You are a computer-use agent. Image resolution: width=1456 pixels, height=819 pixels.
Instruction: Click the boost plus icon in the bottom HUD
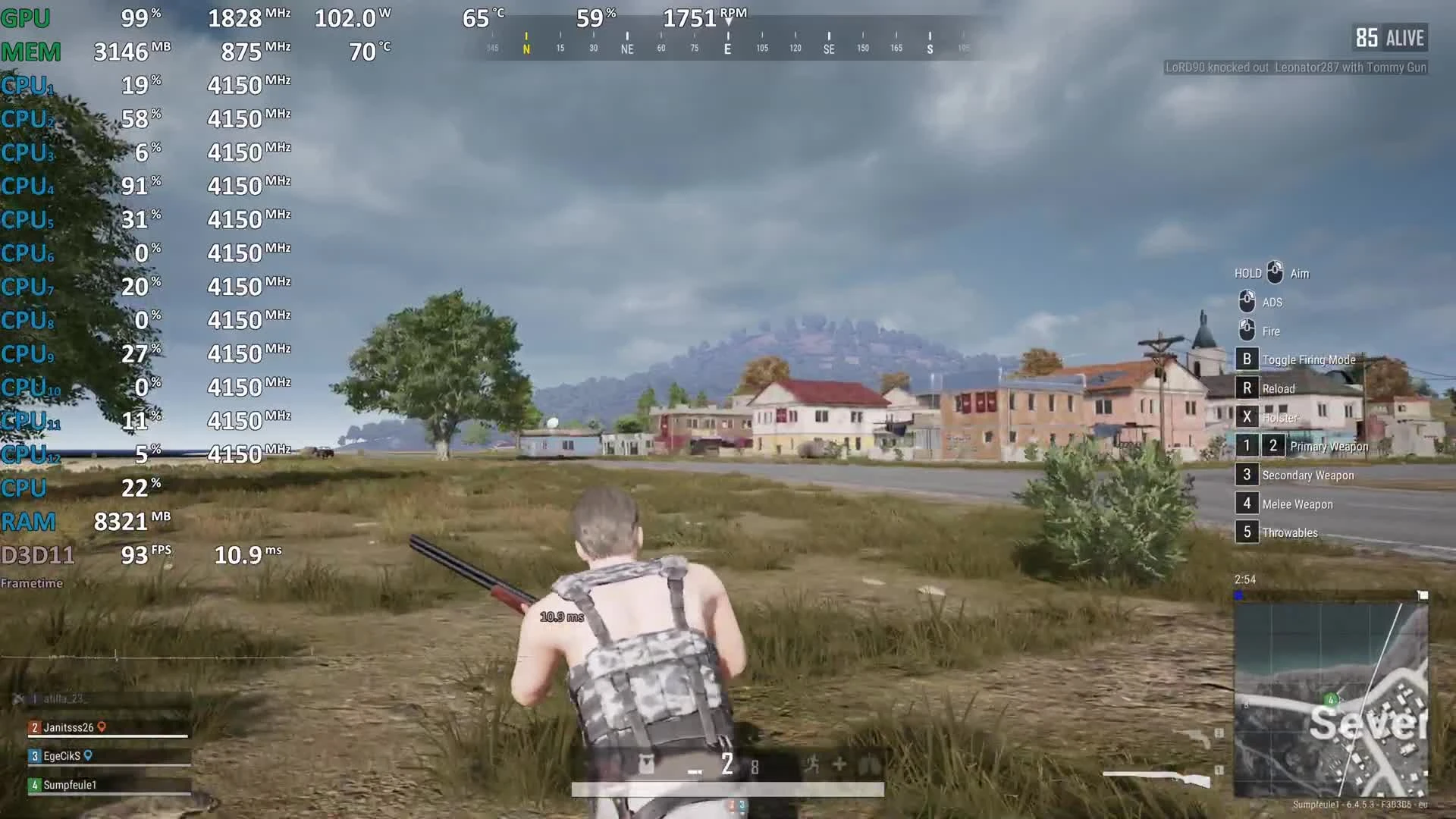[839, 765]
